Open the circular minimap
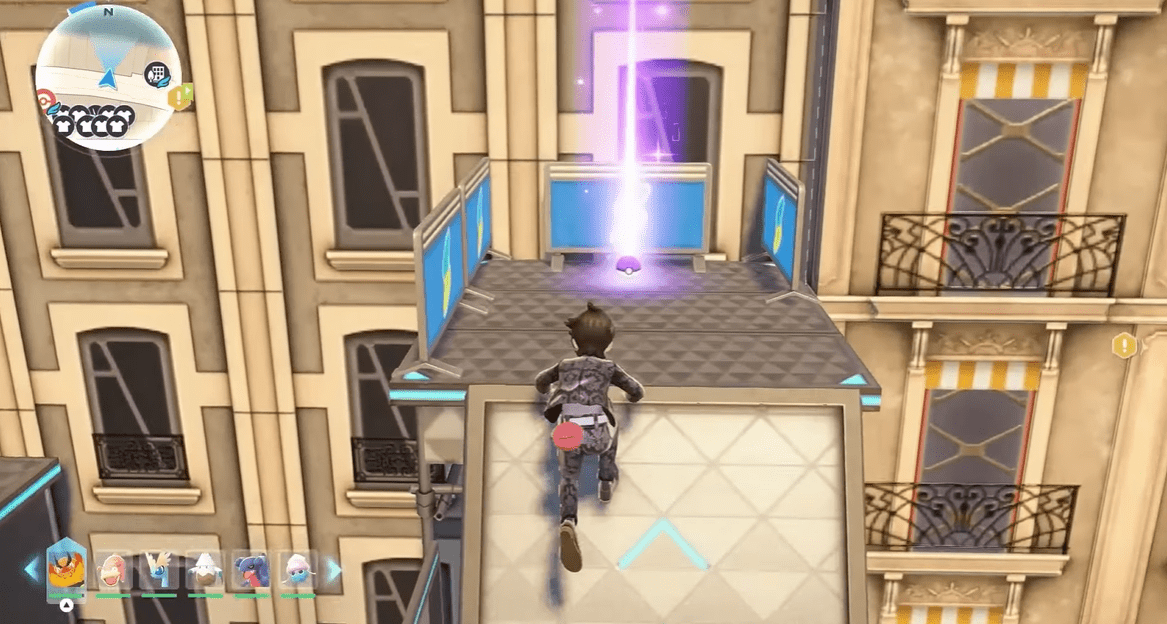Screen dimensions: 1167x624 [107, 76]
